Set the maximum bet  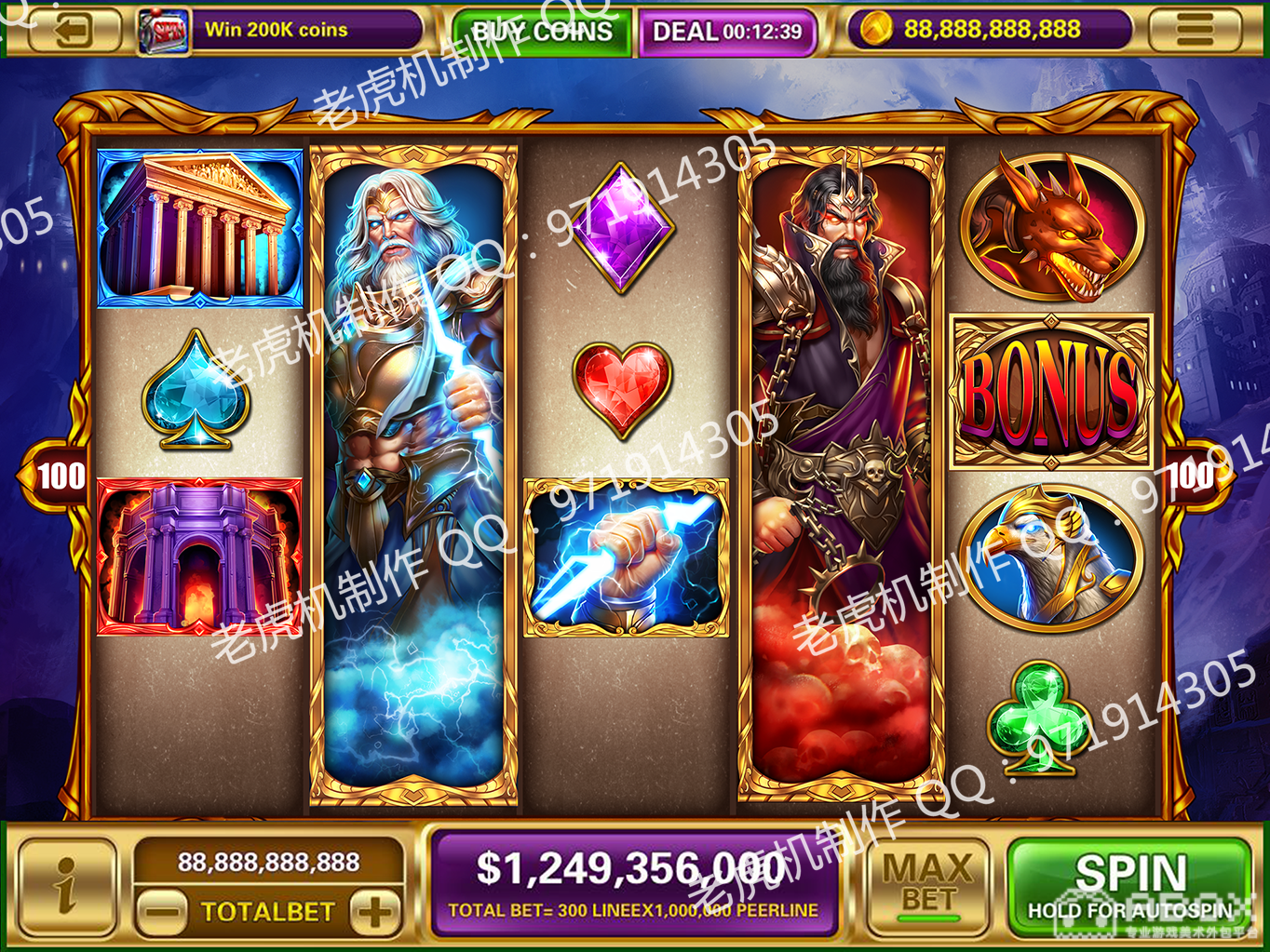point(926,885)
